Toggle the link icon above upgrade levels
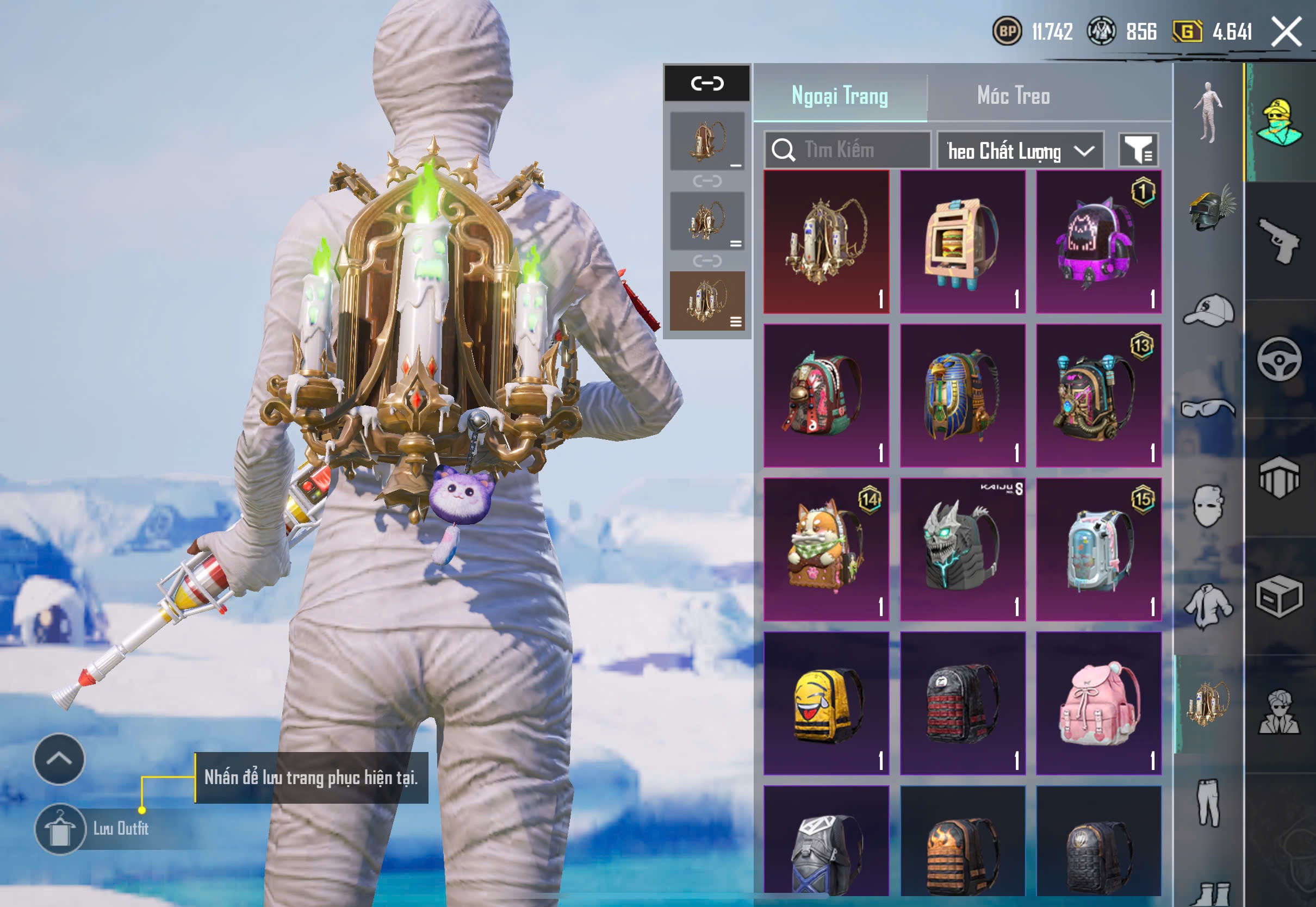Viewport: 1316px width, 907px height. tap(707, 84)
